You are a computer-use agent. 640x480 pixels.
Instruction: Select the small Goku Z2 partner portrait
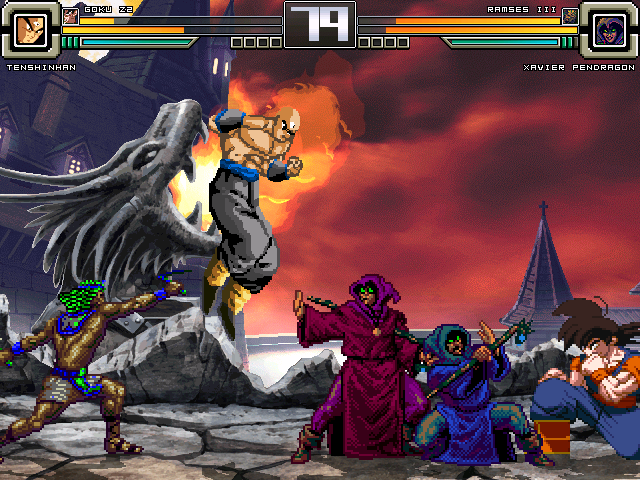[x=70, y=15]
